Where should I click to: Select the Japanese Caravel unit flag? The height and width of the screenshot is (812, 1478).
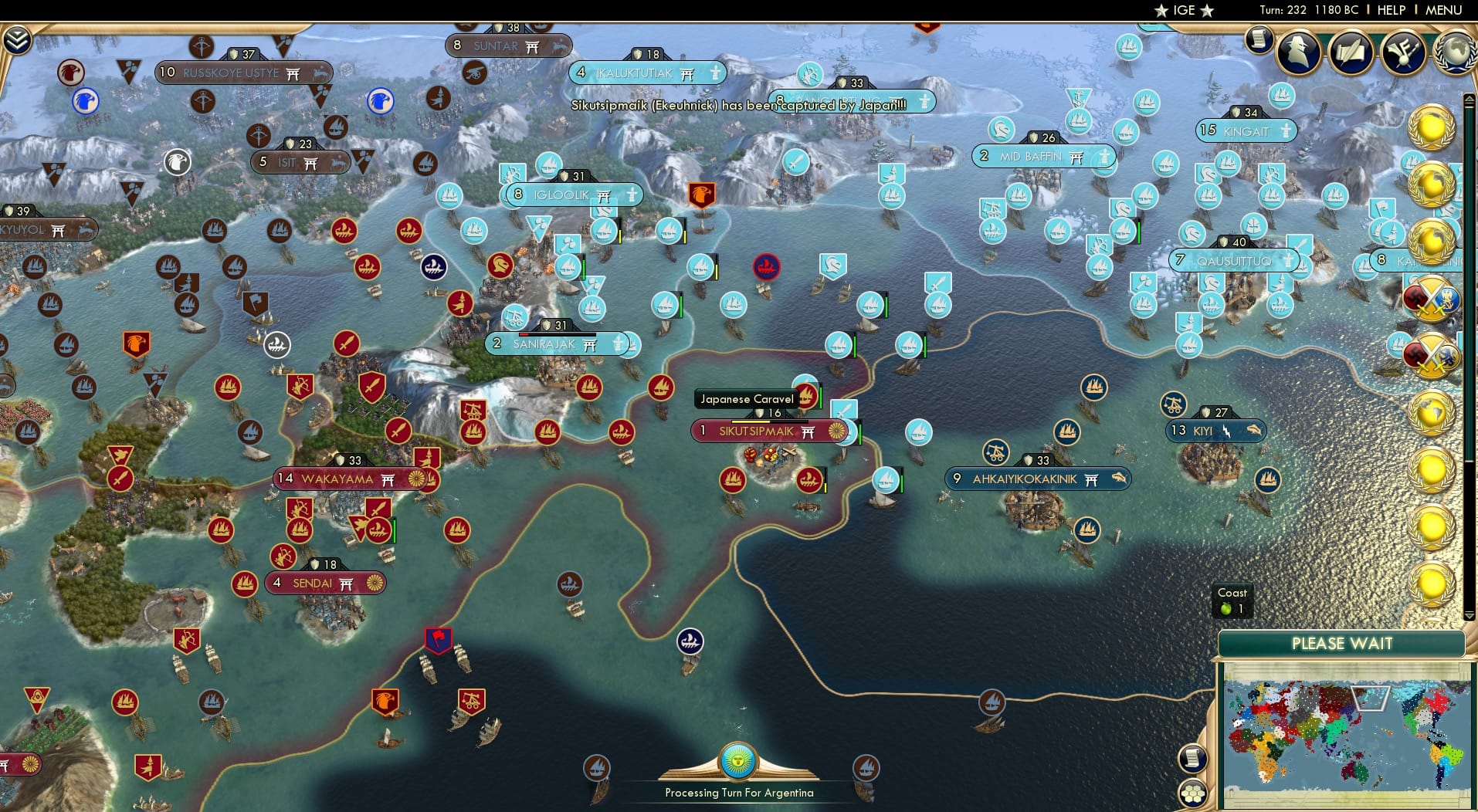click(806, 398)
